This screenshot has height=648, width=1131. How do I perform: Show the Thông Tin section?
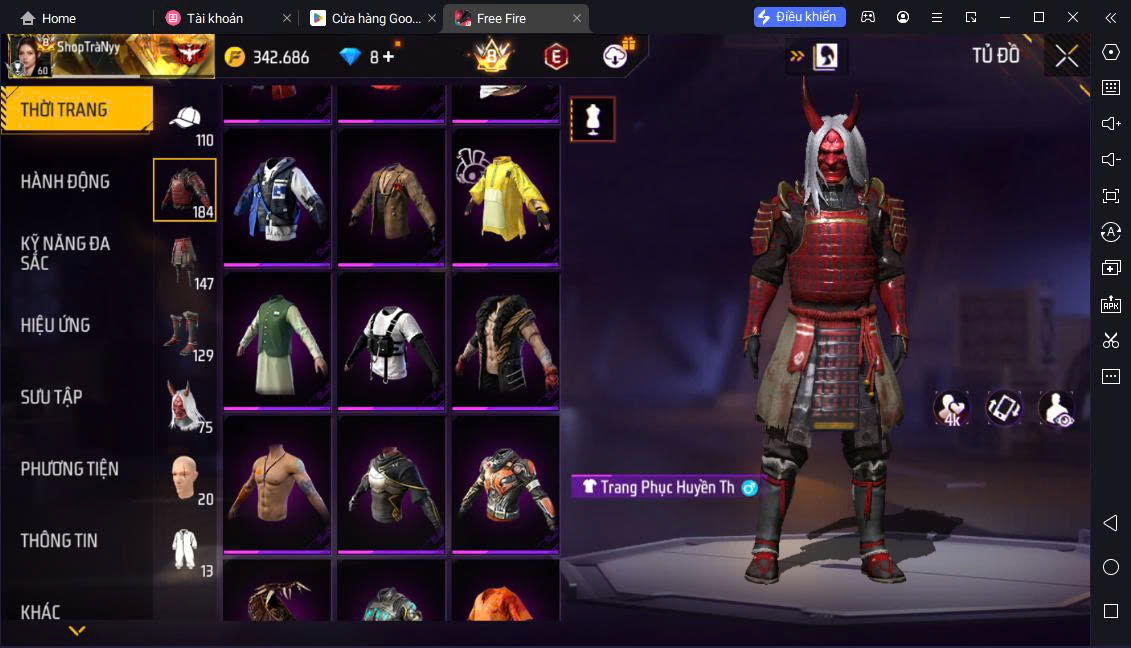coord(60,541)
